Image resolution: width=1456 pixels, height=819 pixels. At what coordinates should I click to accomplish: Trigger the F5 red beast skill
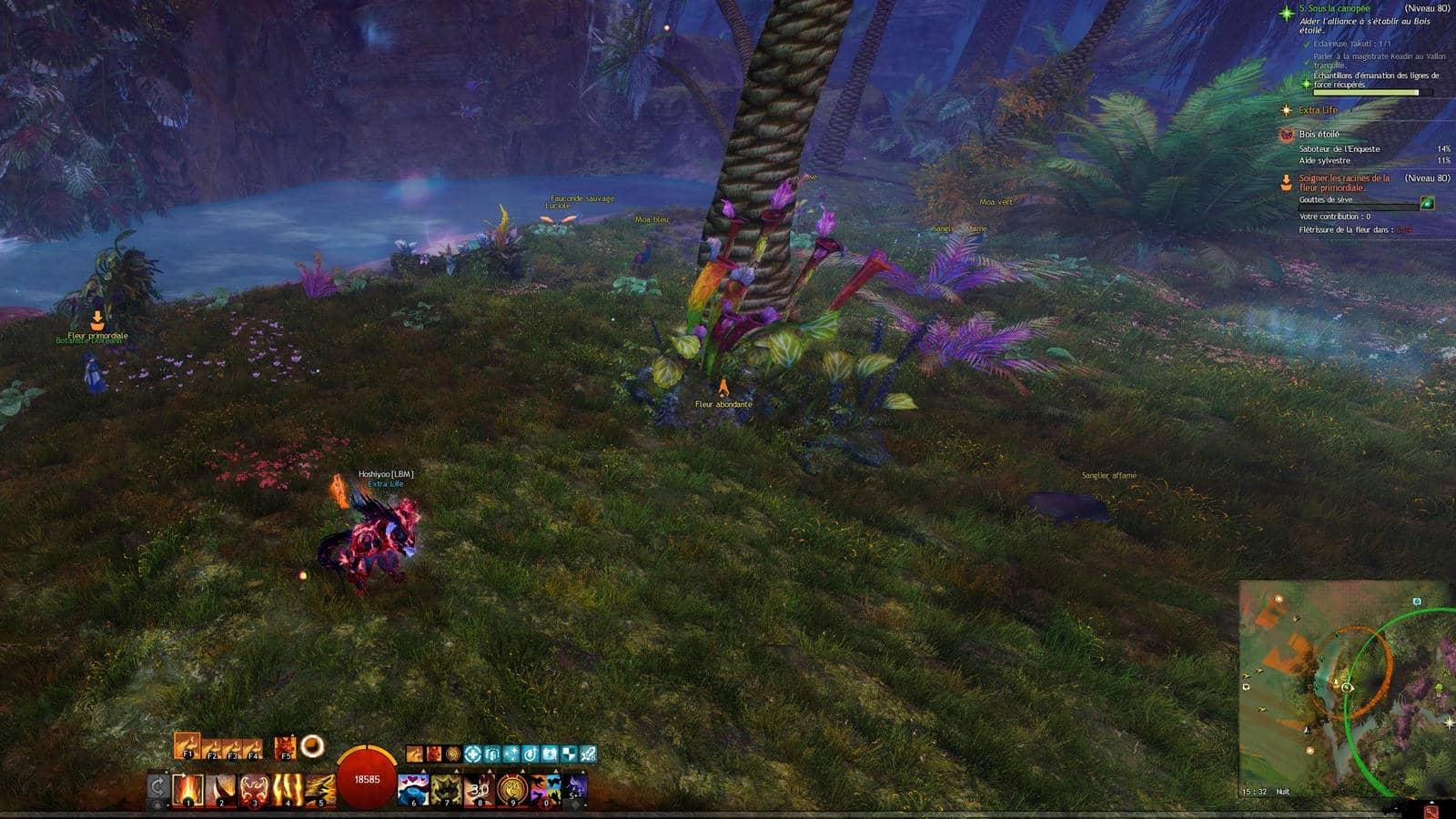point(285,747)
